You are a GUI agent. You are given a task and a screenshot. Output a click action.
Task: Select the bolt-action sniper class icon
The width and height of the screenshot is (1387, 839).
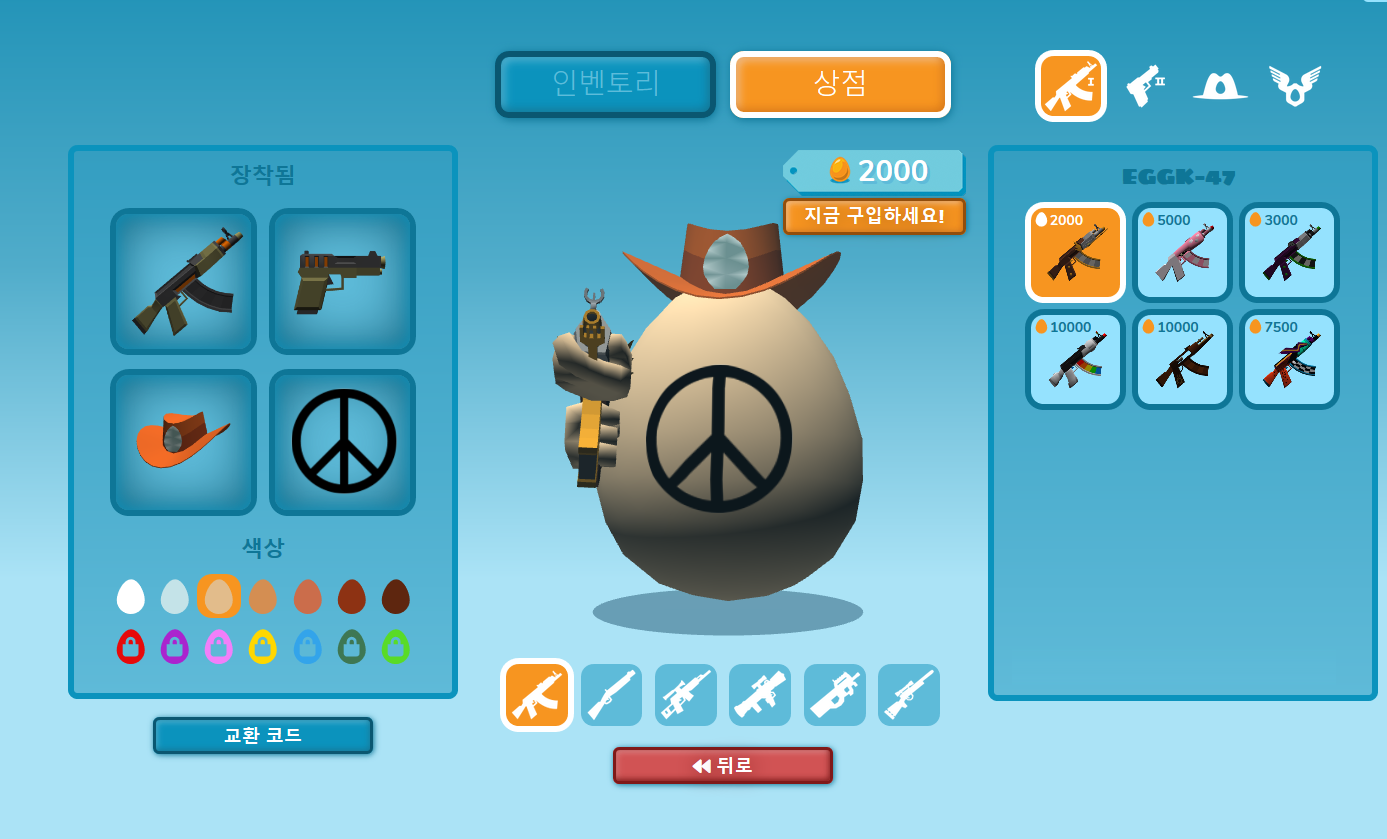(908, 694)
